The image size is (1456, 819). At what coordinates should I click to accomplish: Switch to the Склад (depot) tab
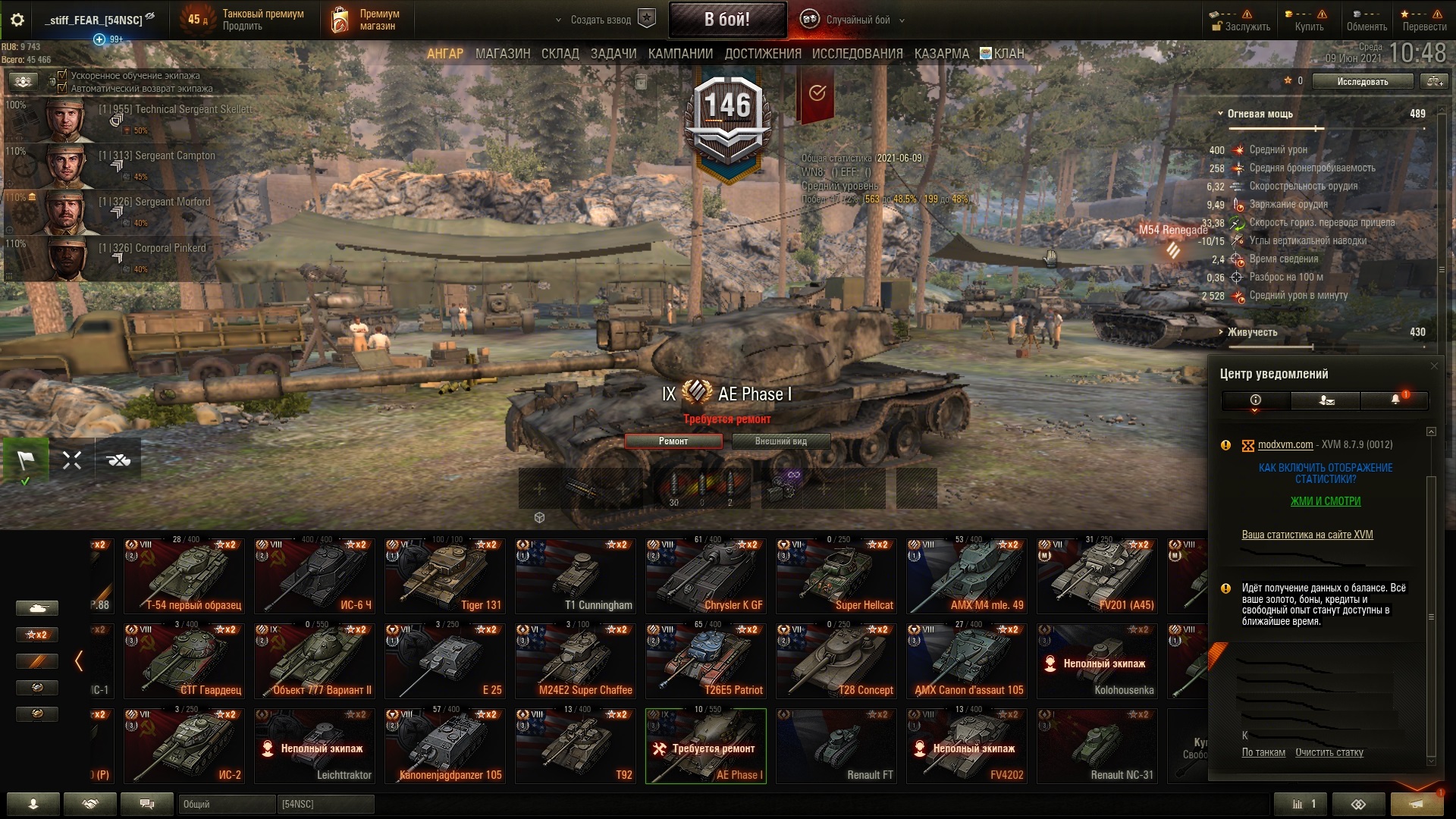pyautogui.click(x=560, y=54)
